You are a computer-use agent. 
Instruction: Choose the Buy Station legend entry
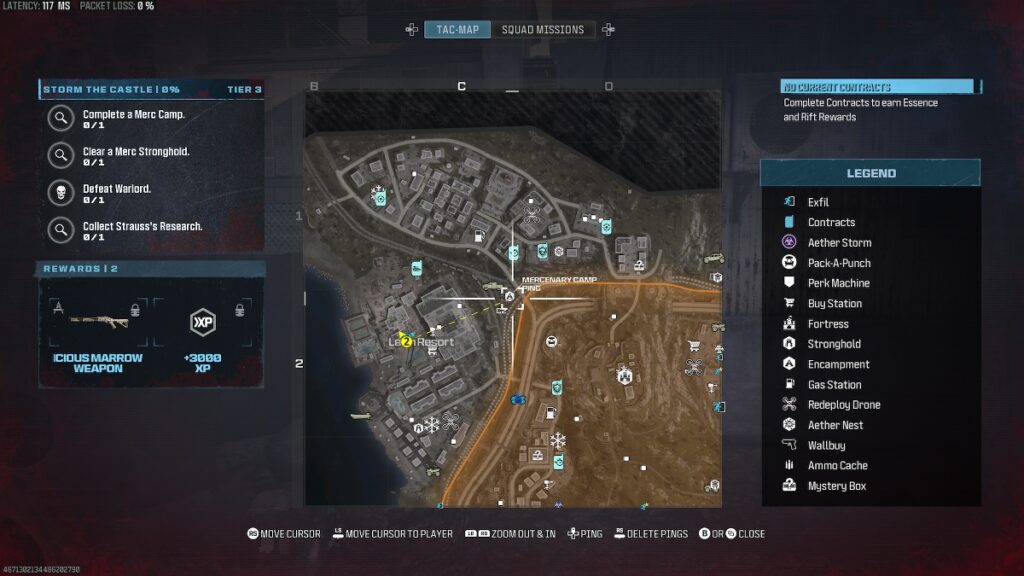point(834,304)
